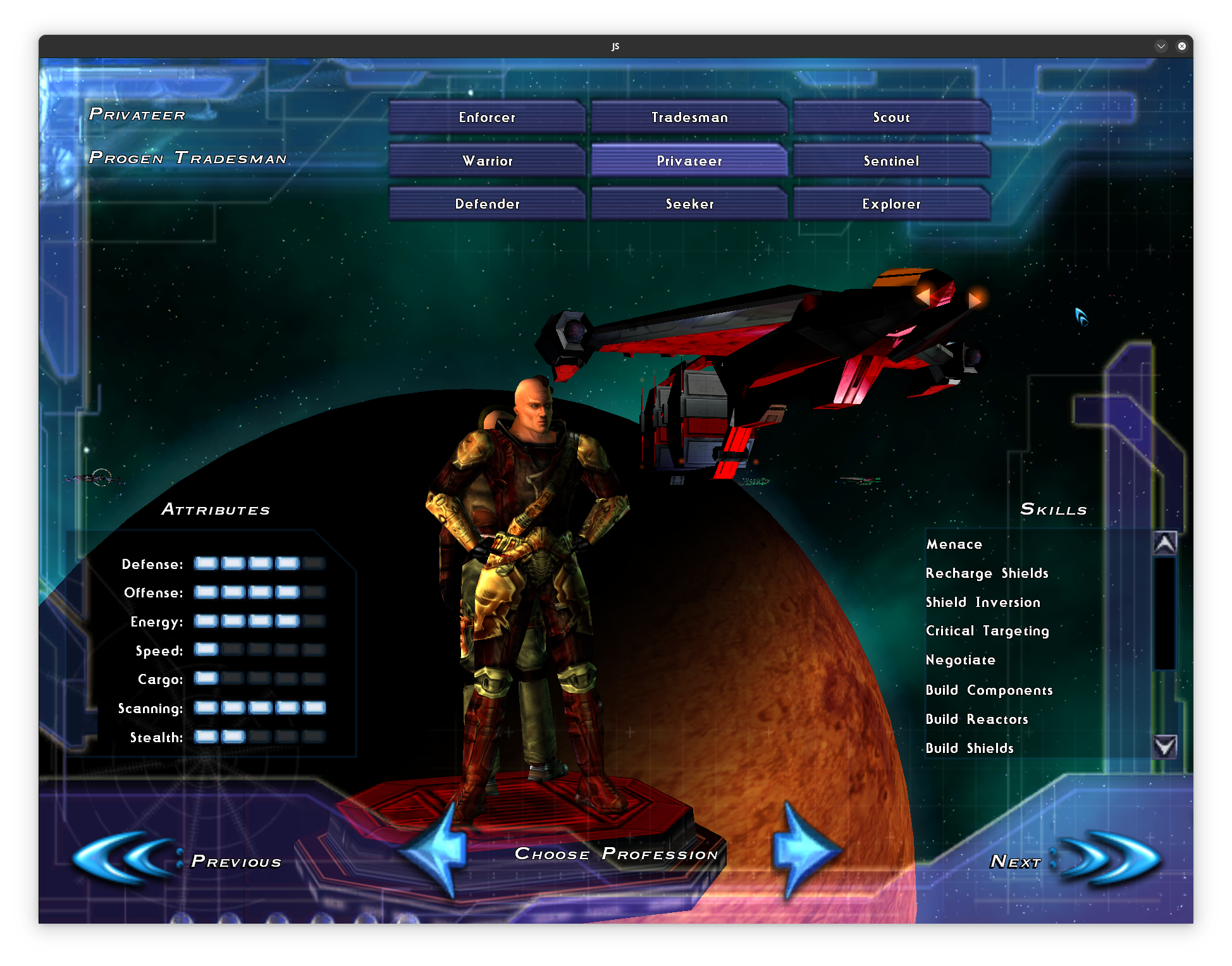
Task: Select the Defender profession
Action: pos(487,204)
